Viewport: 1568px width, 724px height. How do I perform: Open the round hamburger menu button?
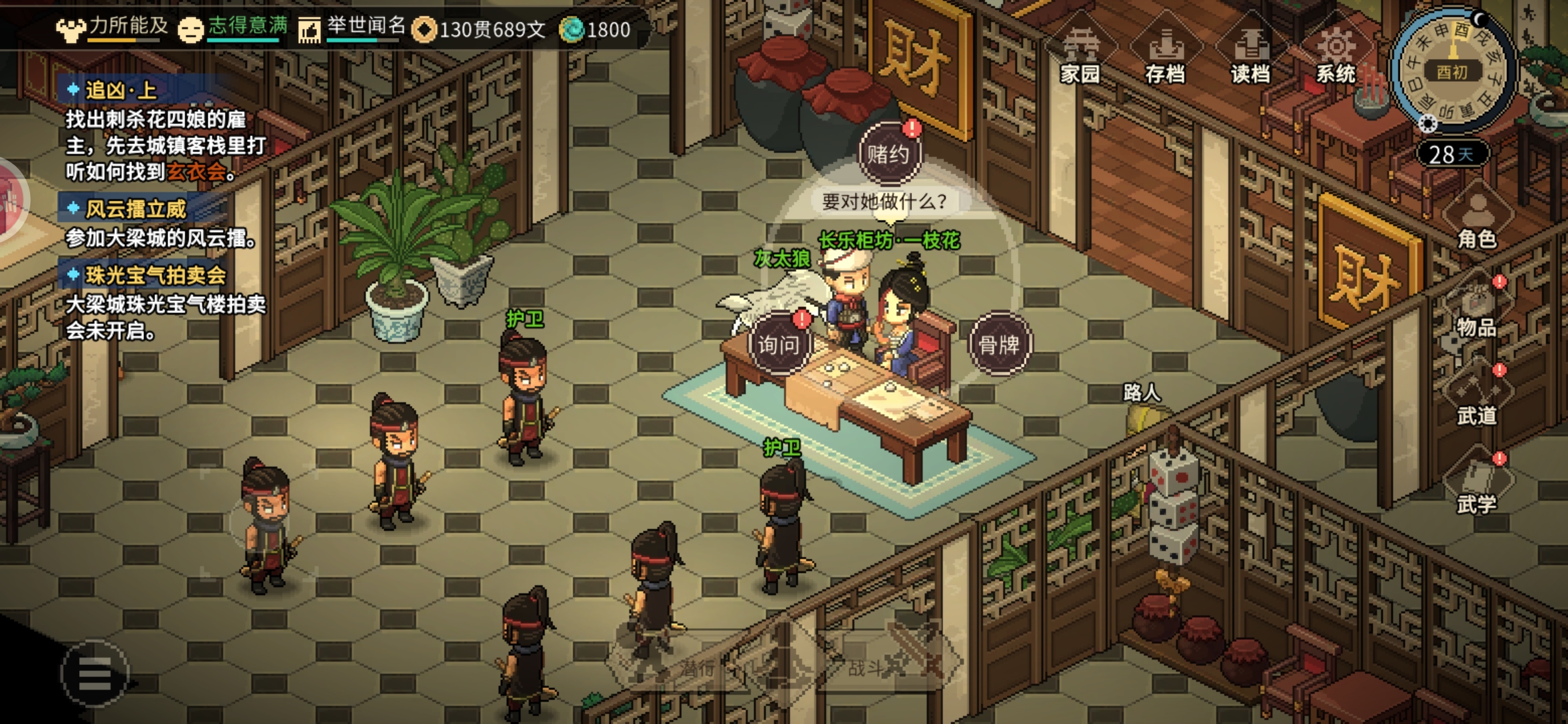click(x=94, y=673)
